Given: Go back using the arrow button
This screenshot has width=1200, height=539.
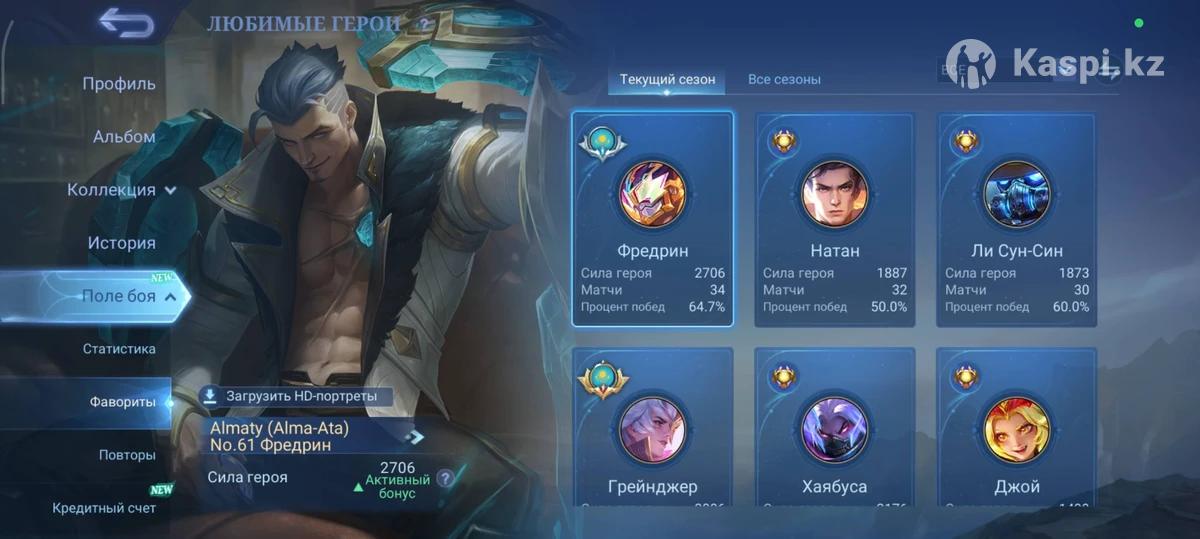Looking at the screenshot, I should point(126,23).
